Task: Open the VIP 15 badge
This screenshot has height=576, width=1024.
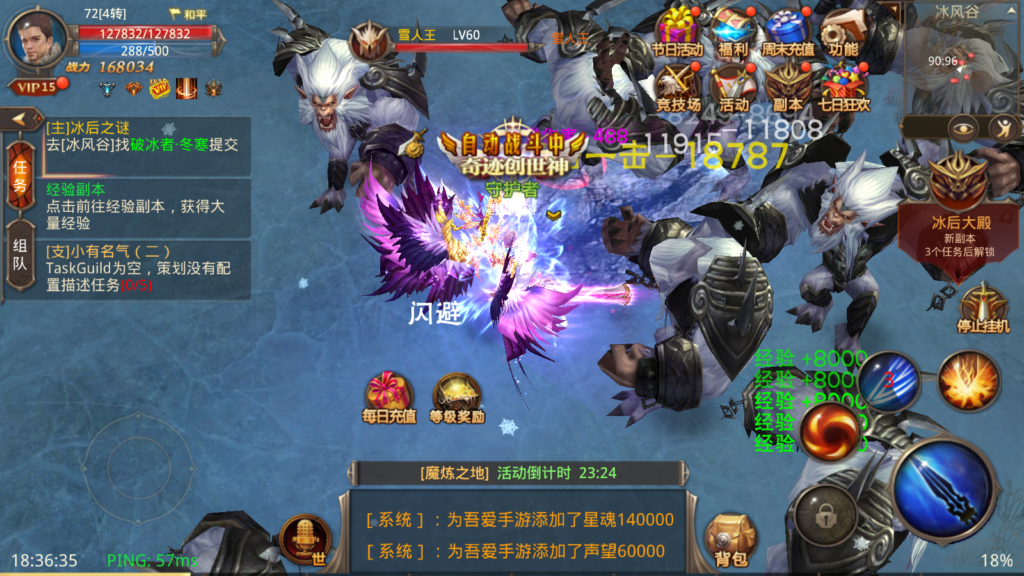Action: pyautogui.click(x=35, y=87)
